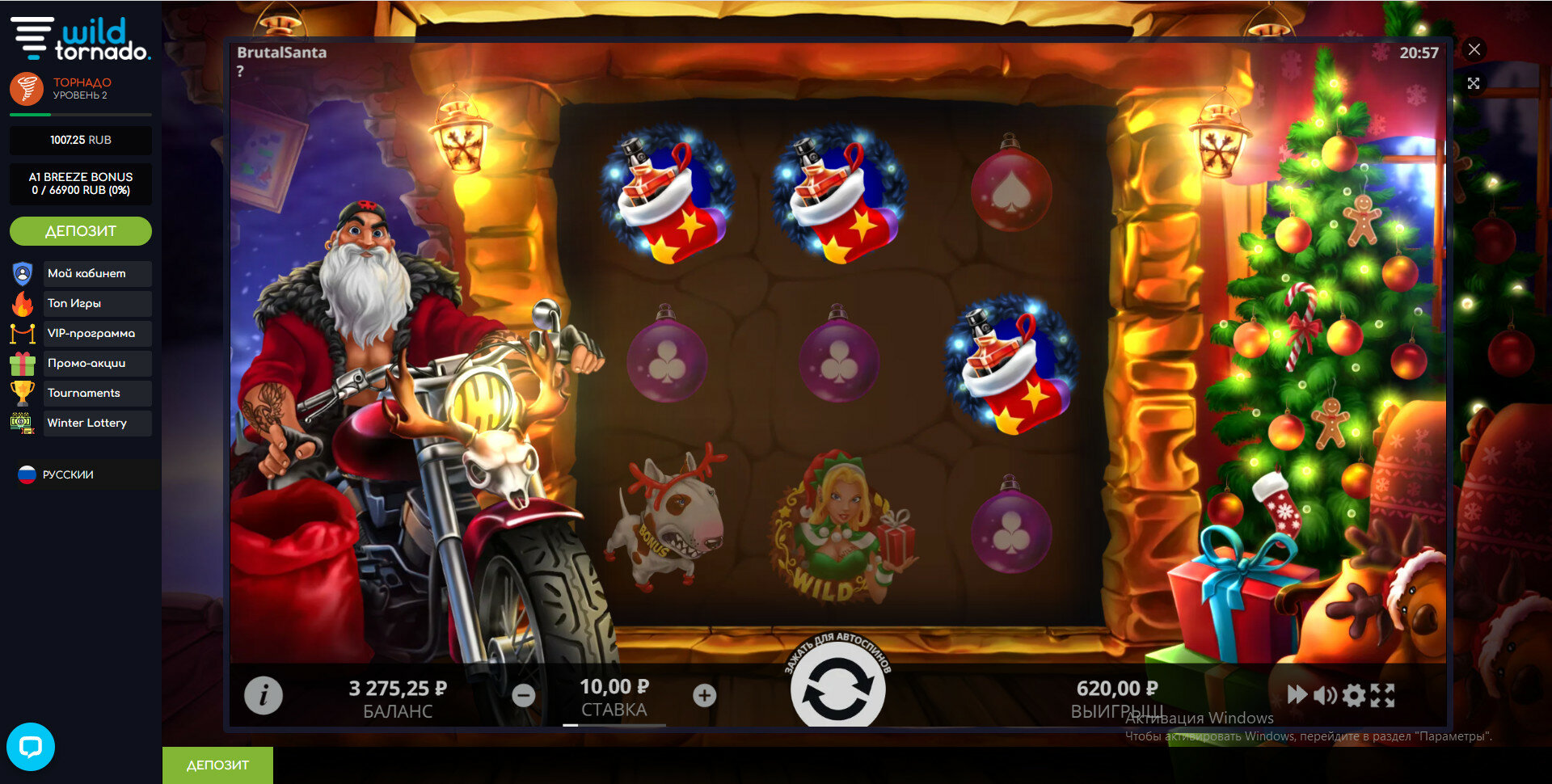Close the BrutalSanta game window
This screenshot has width=1552, height=784.
[1474, 49]
